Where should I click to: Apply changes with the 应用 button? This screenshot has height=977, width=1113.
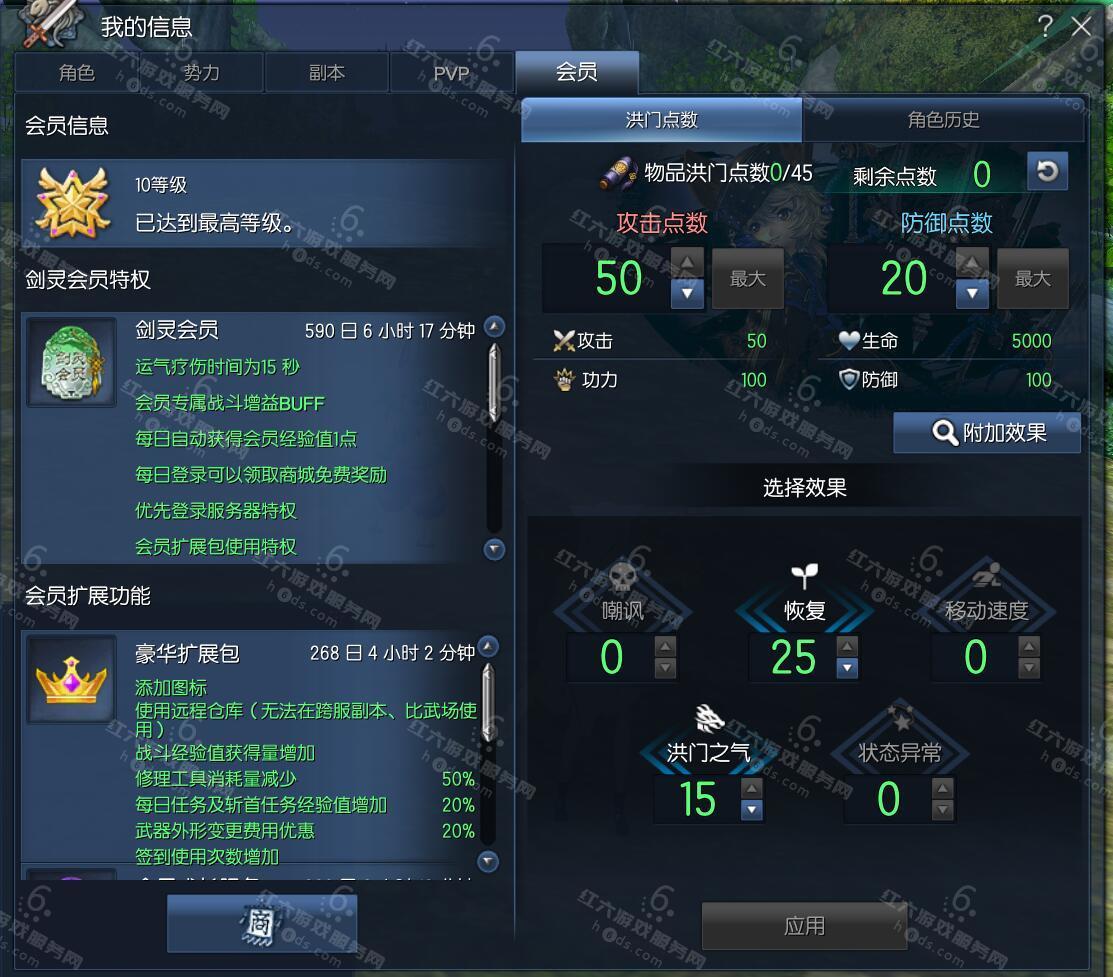(804, 925)
